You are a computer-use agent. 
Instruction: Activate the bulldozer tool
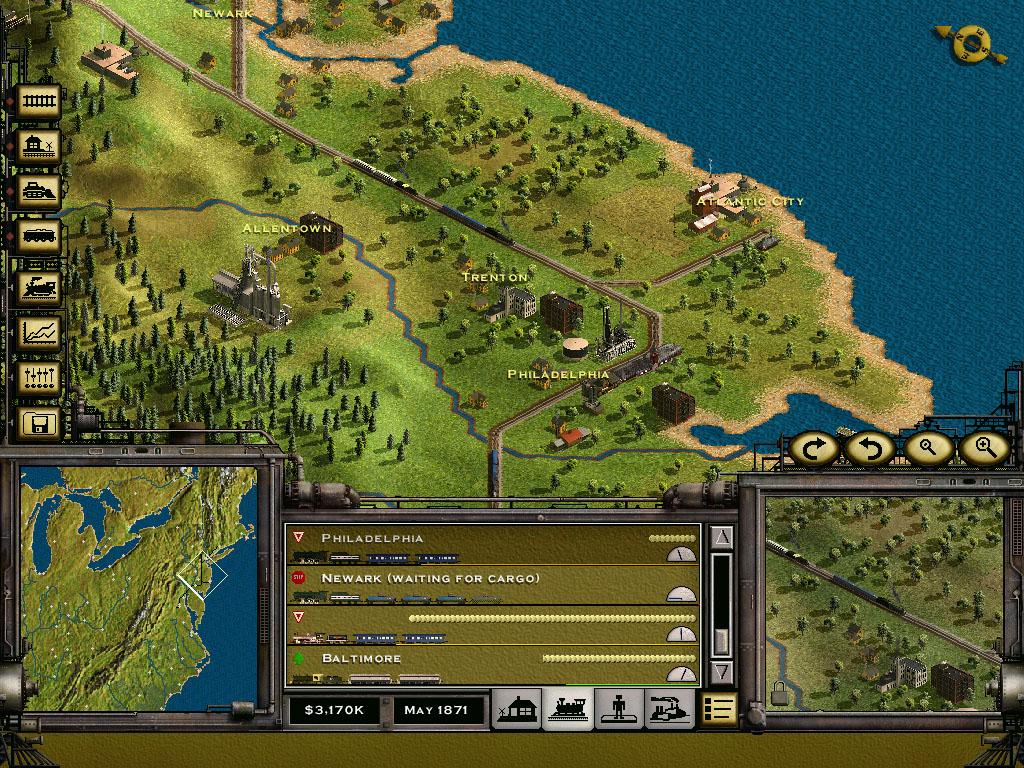tap(40, 192)
